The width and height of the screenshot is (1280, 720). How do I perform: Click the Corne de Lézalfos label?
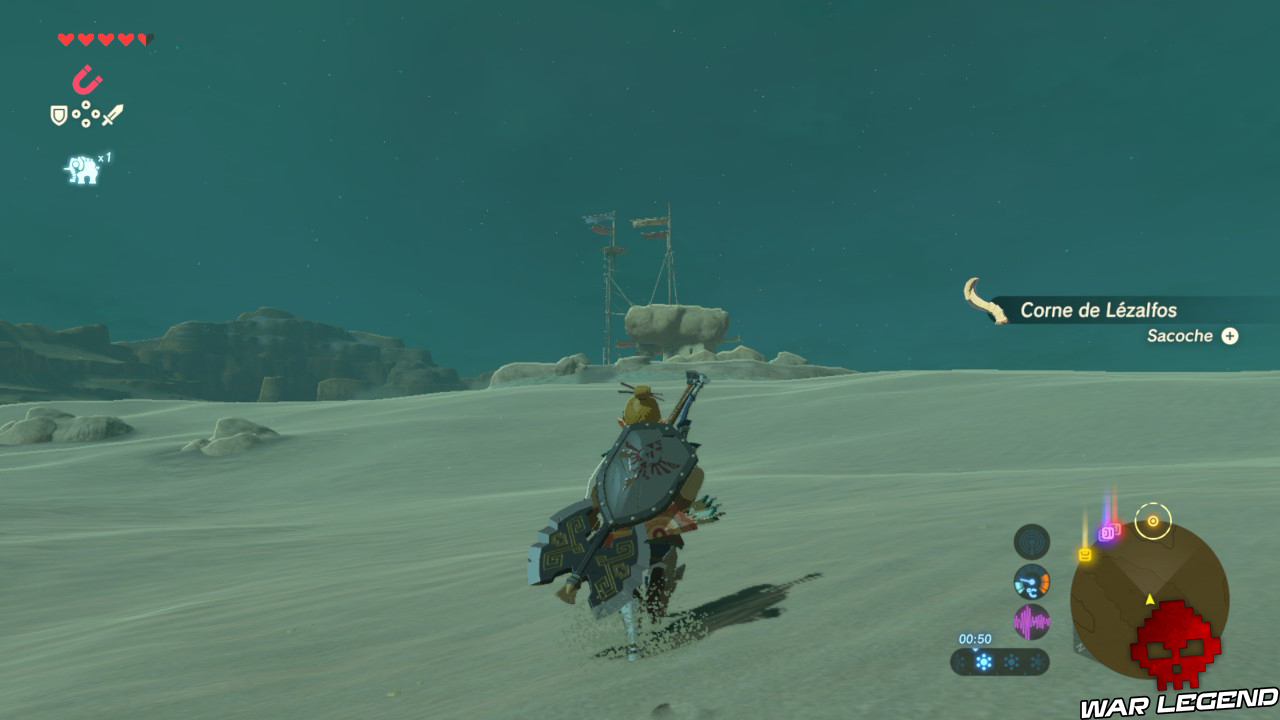point(1098,310)
